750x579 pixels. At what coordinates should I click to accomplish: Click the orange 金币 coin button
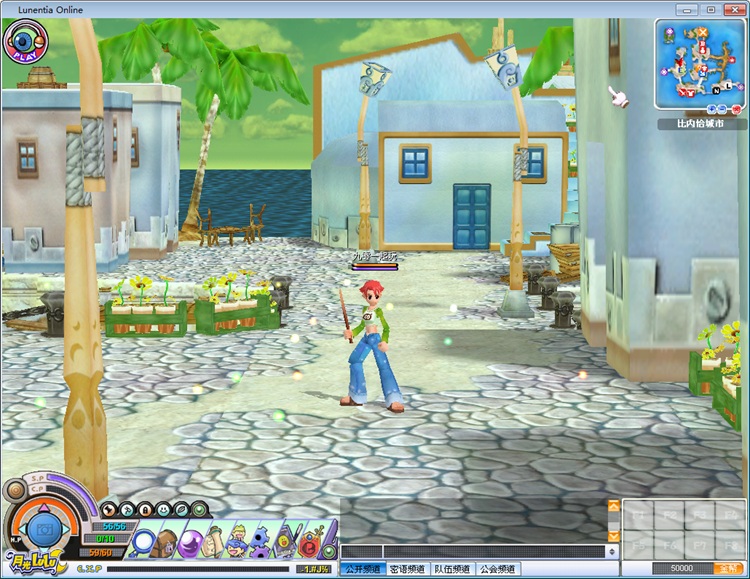725,568
